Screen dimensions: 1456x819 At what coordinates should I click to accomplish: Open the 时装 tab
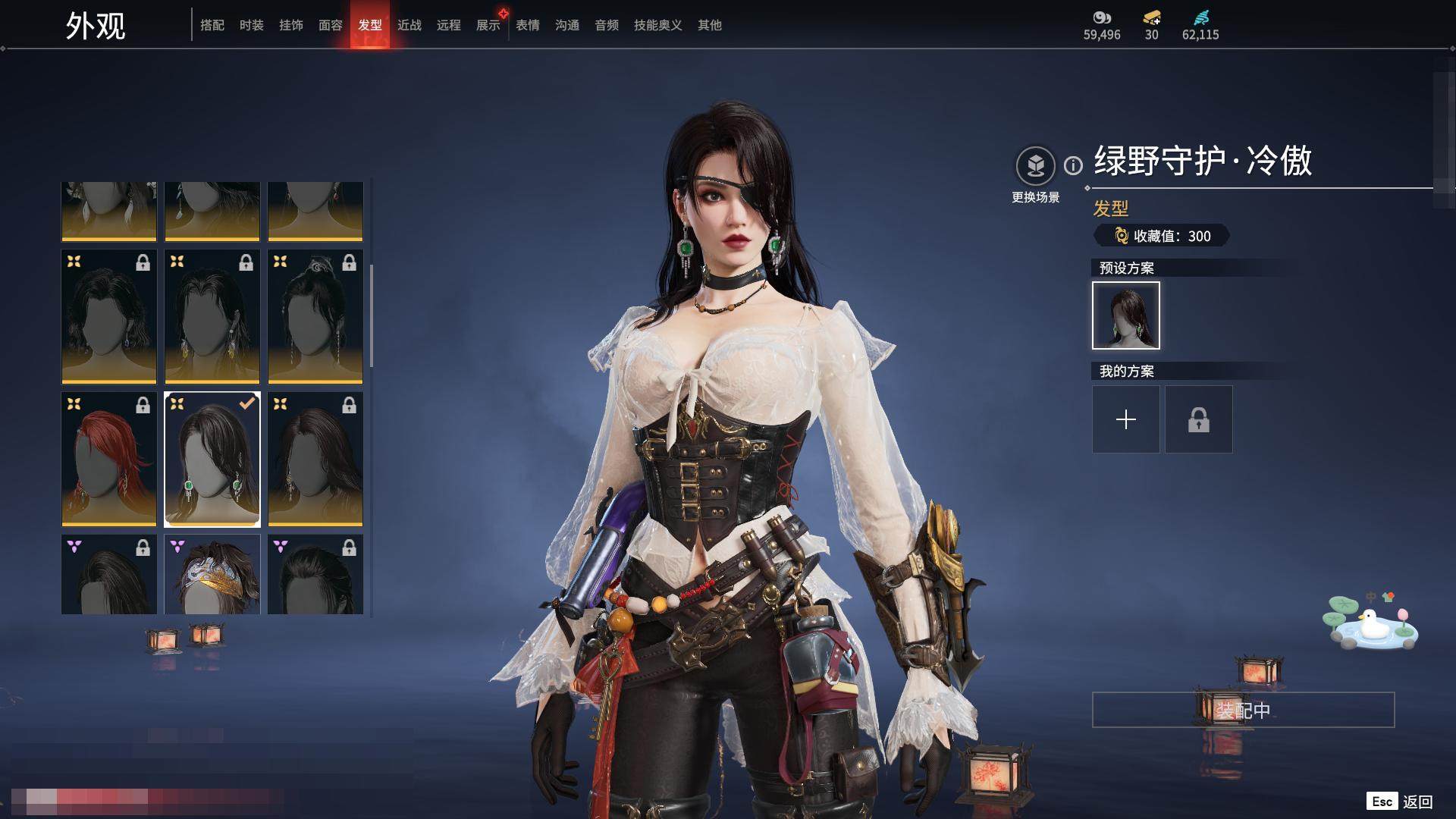pyautogui.click(x=252, y=25)
